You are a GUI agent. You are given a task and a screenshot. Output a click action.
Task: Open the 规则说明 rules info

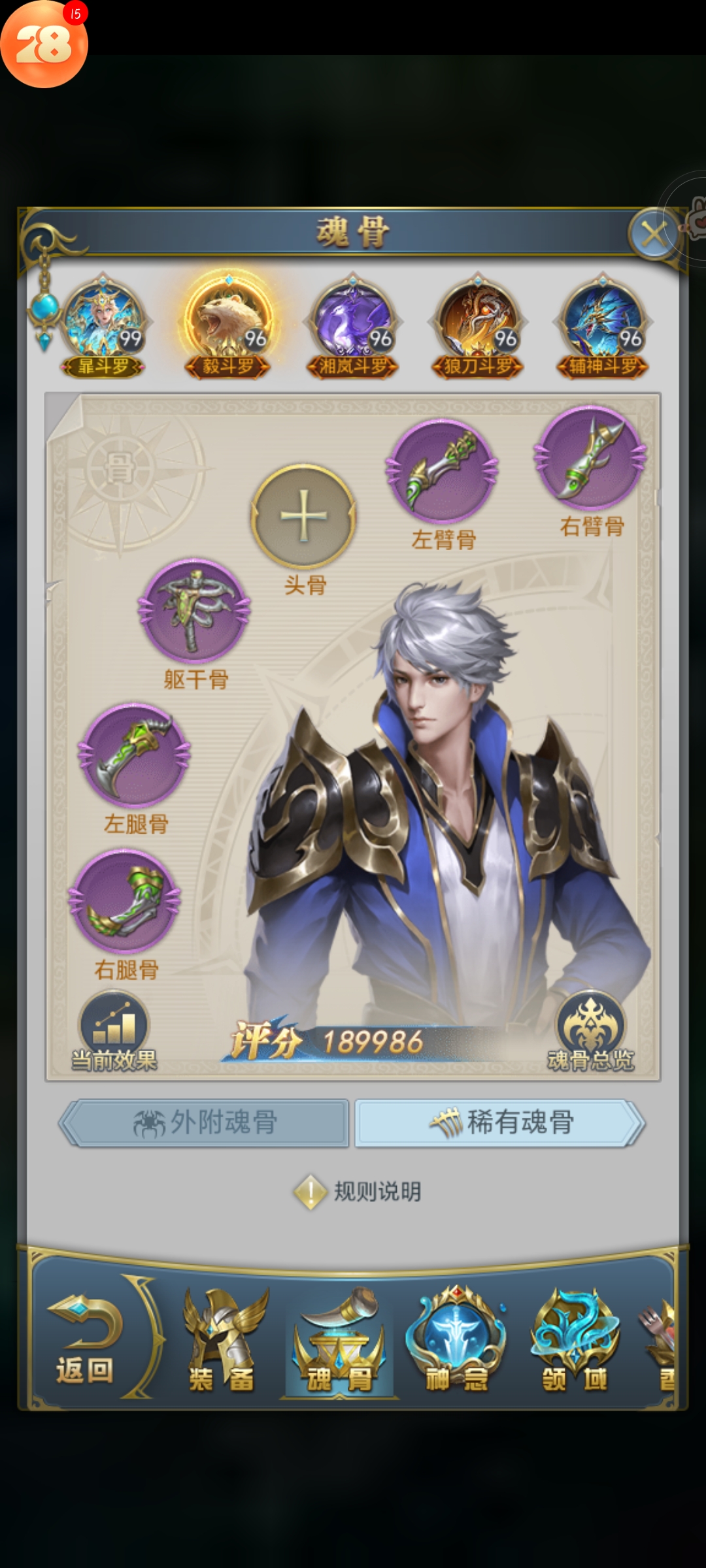(x=358, y=1192)
